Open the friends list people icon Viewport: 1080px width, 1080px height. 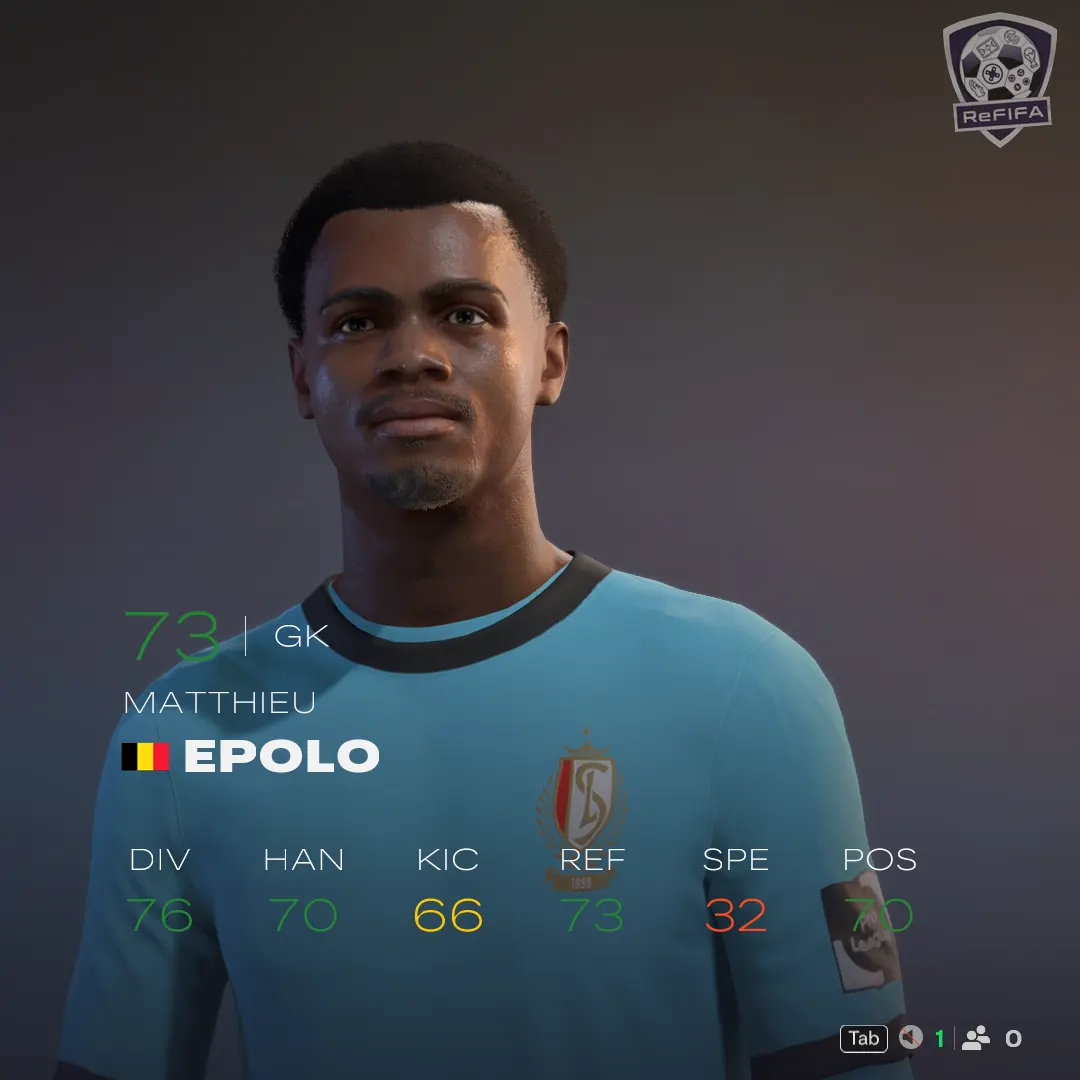tap(976, 1038)
